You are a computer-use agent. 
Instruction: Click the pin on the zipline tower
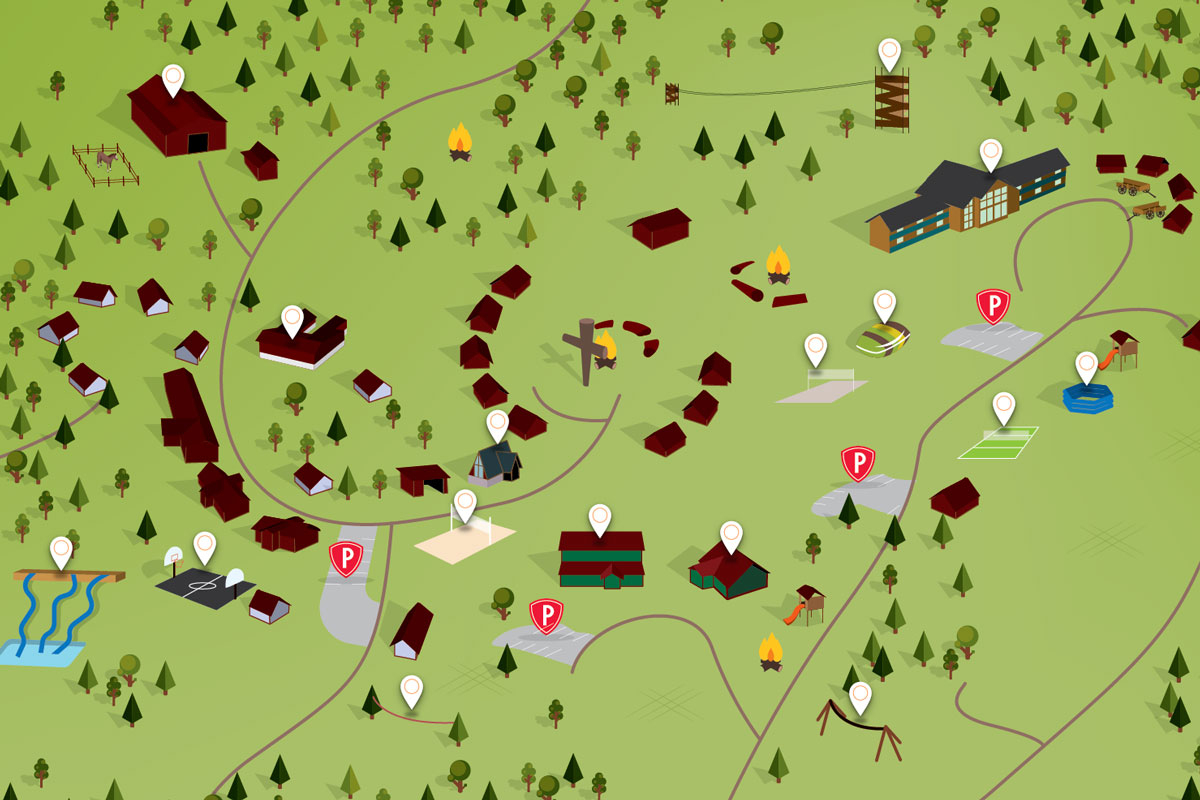tap(889, 52)
